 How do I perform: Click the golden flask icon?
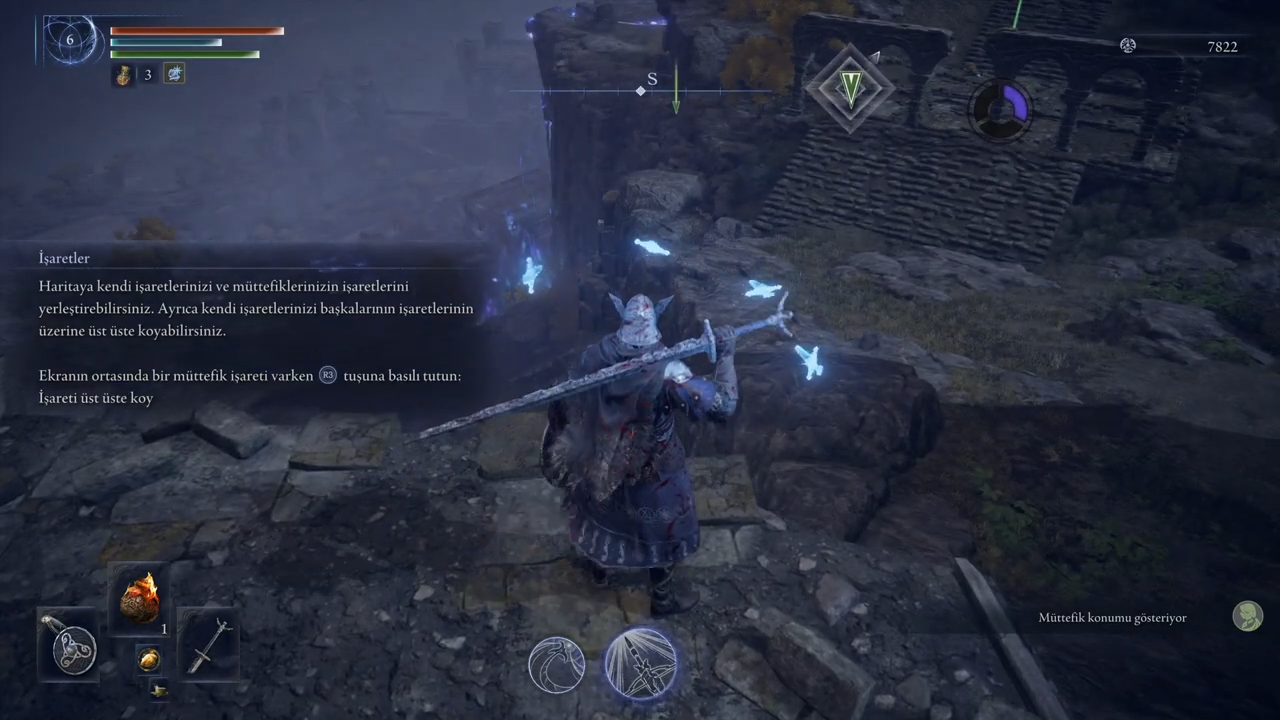(x=123, y=75)
